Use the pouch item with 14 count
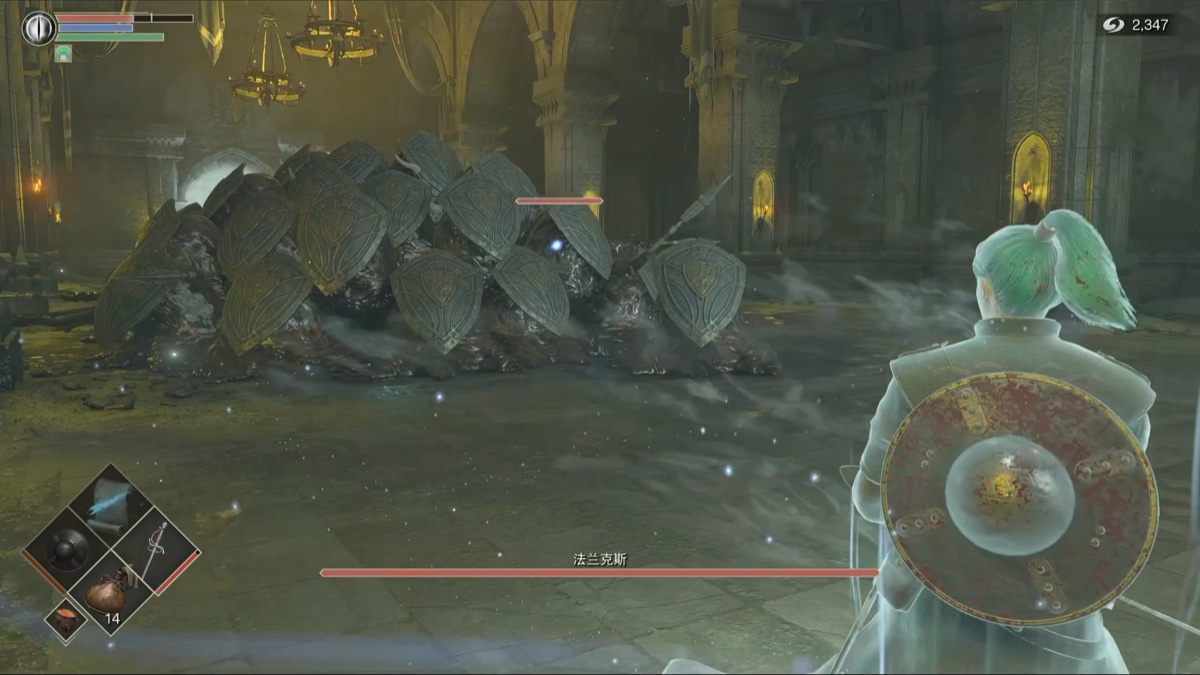The height and width of the screenshot is (675, 1200). [108, 593]
